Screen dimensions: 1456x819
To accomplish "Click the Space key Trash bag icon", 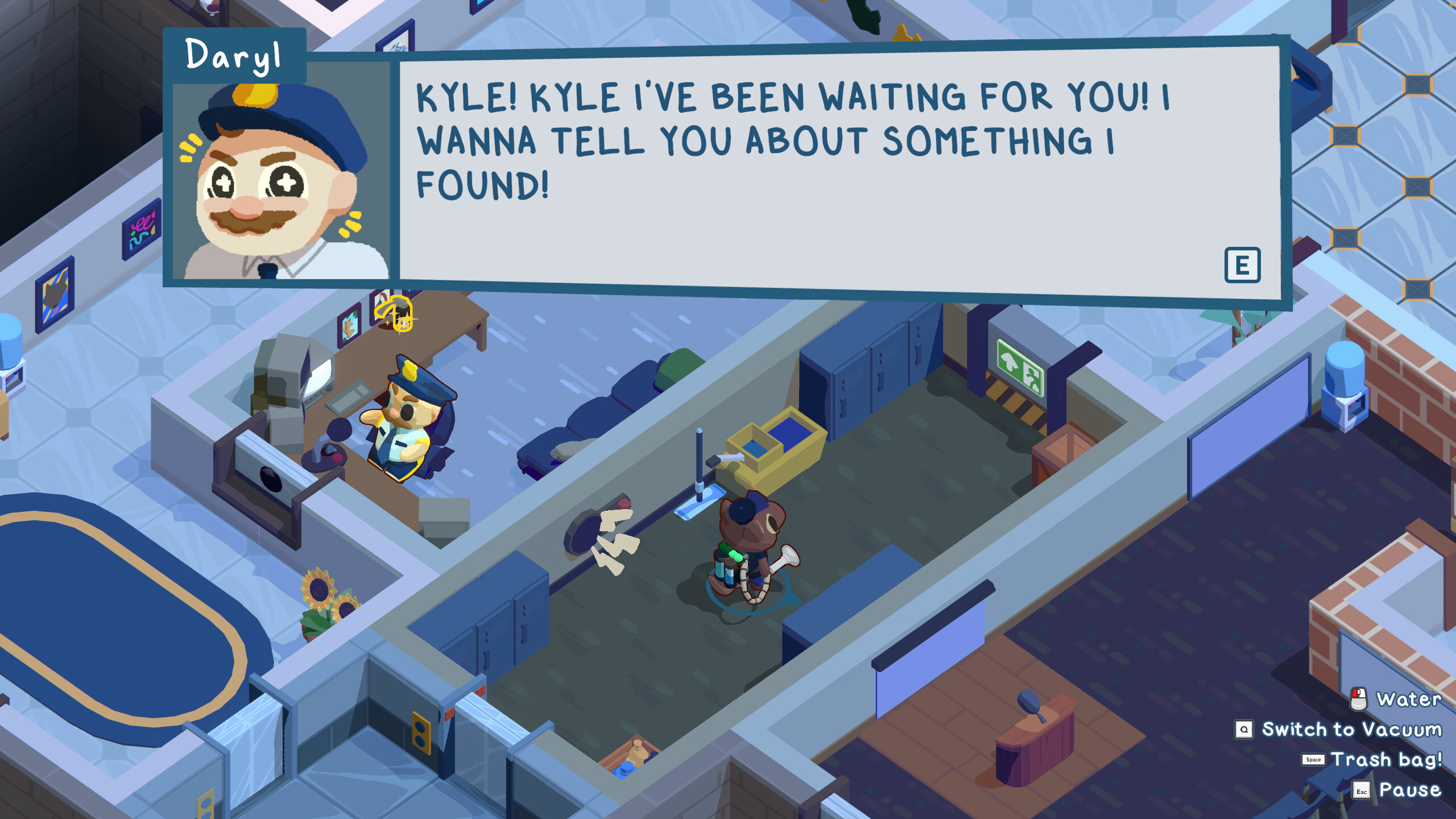I will [1313, 760].
